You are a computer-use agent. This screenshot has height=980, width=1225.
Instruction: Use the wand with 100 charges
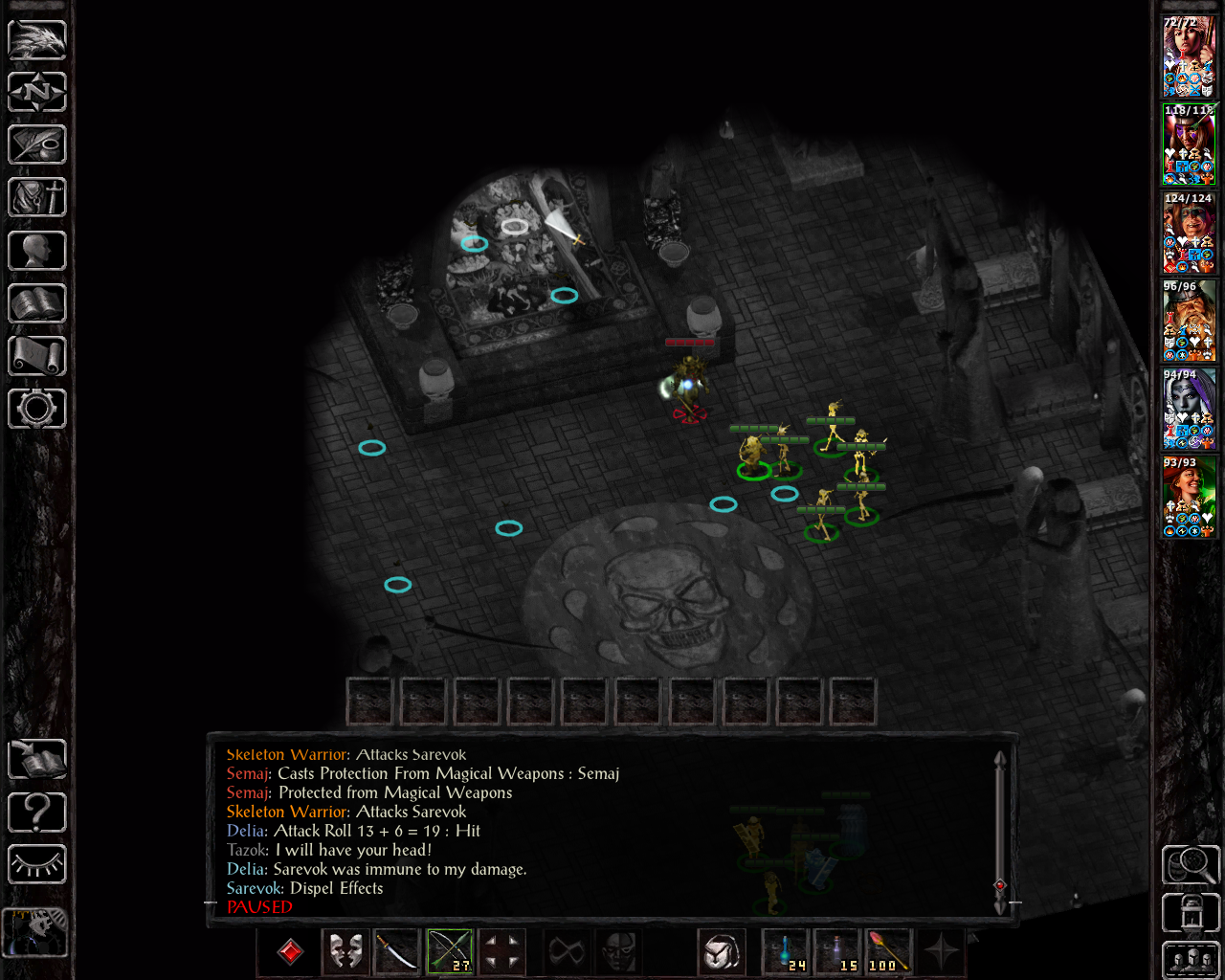tap(889, 951)
